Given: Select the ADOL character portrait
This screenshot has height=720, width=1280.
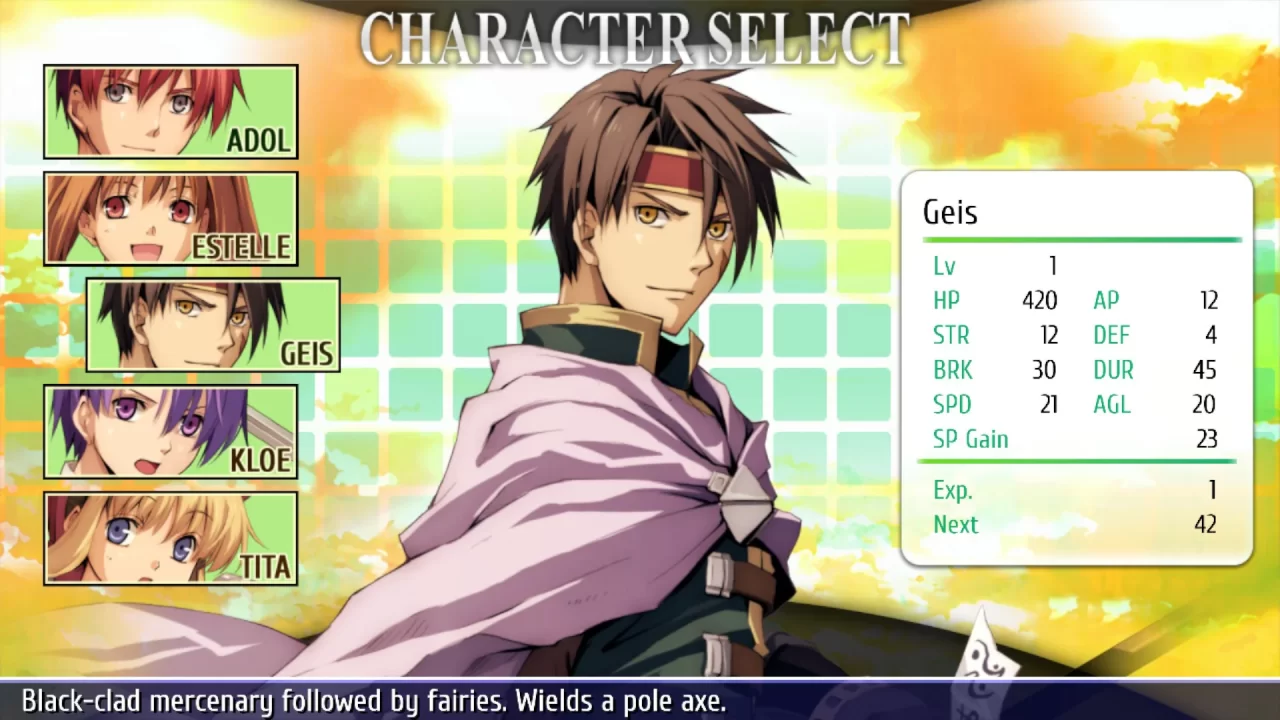Looking at the screenshot, I should click(x=170, y=110).
